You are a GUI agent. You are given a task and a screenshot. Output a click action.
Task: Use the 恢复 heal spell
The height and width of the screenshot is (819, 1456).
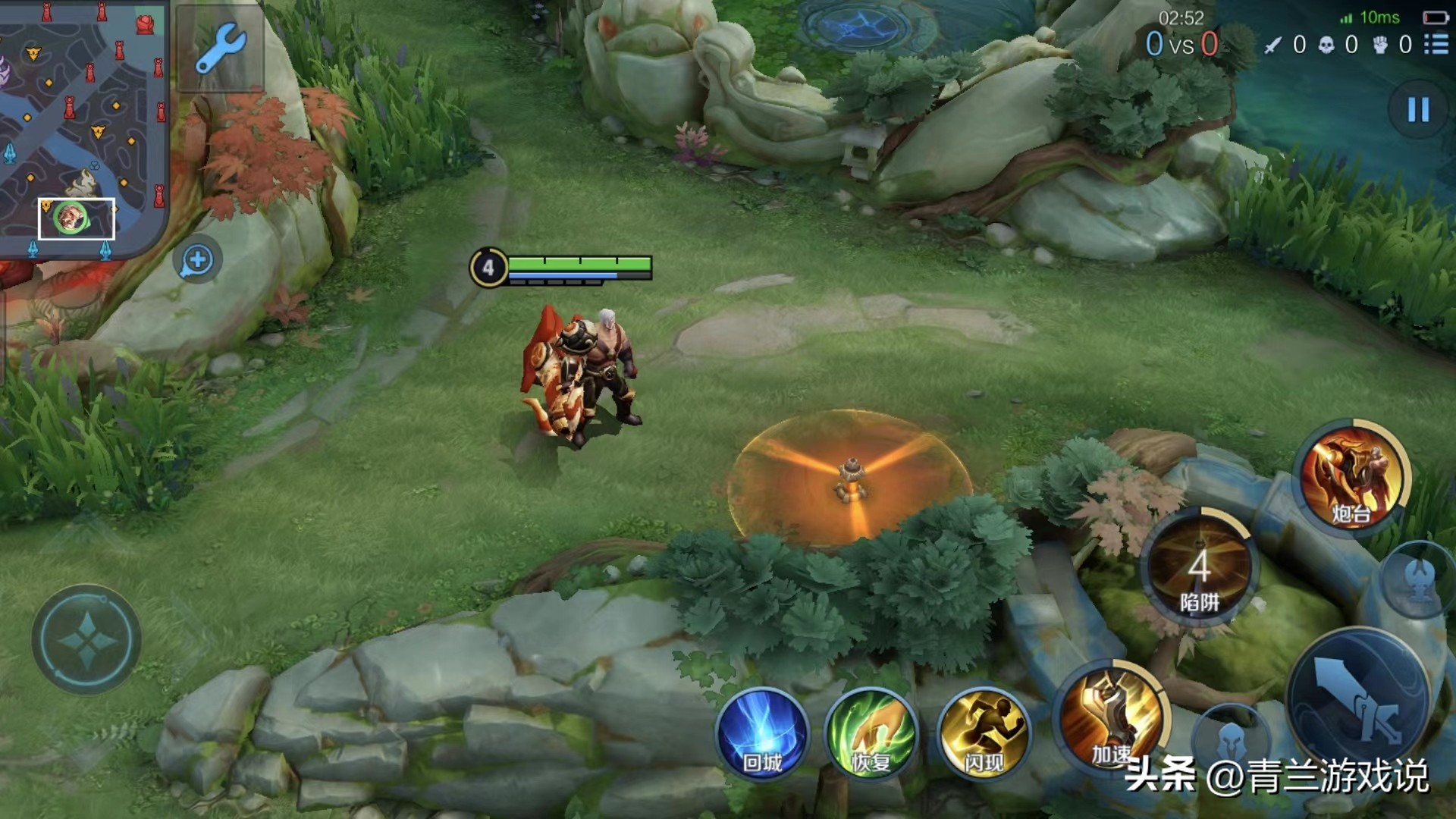(871, 733)
